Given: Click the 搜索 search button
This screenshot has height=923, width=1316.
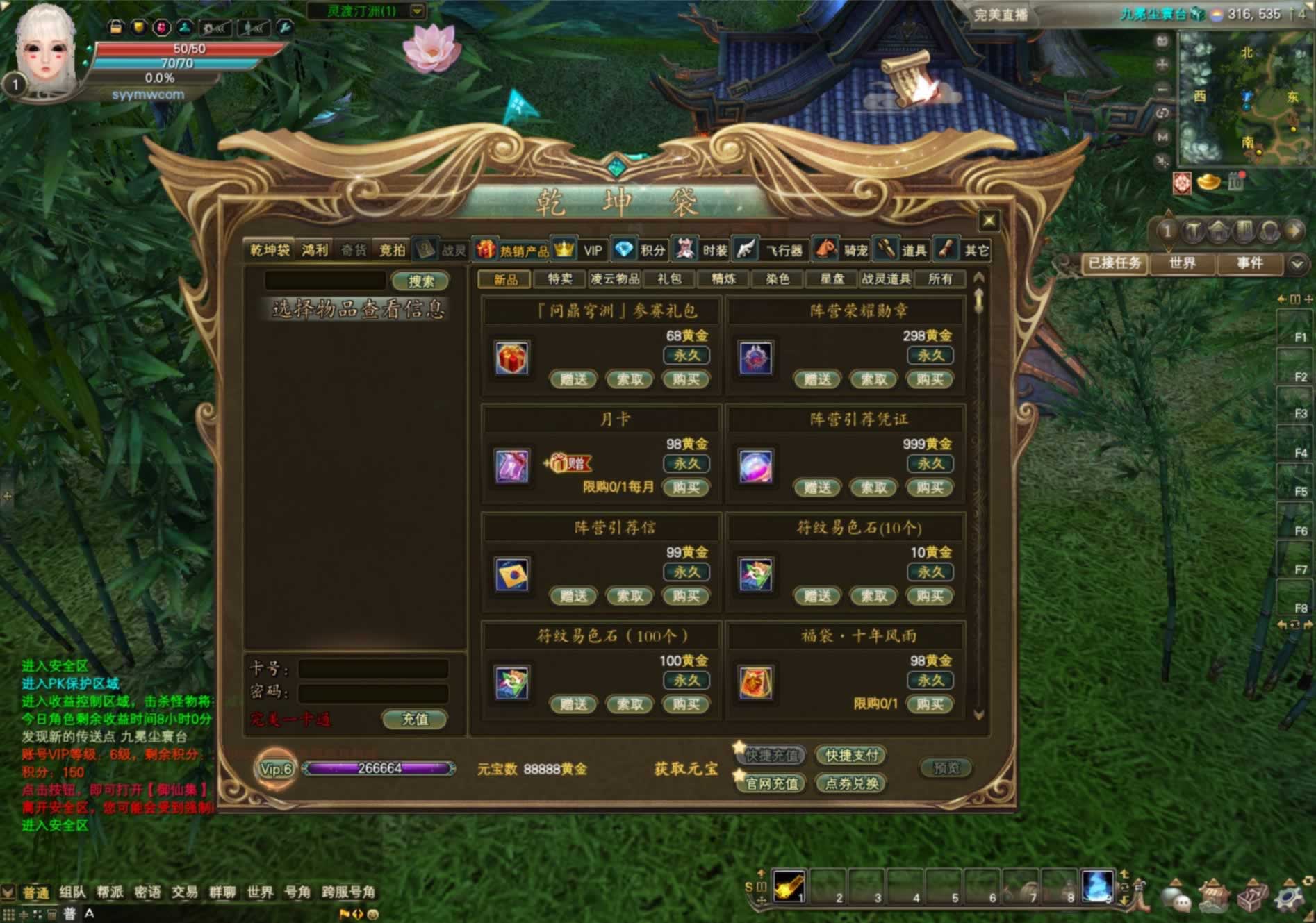Looking at the screenshot, I should click(420, 281).
